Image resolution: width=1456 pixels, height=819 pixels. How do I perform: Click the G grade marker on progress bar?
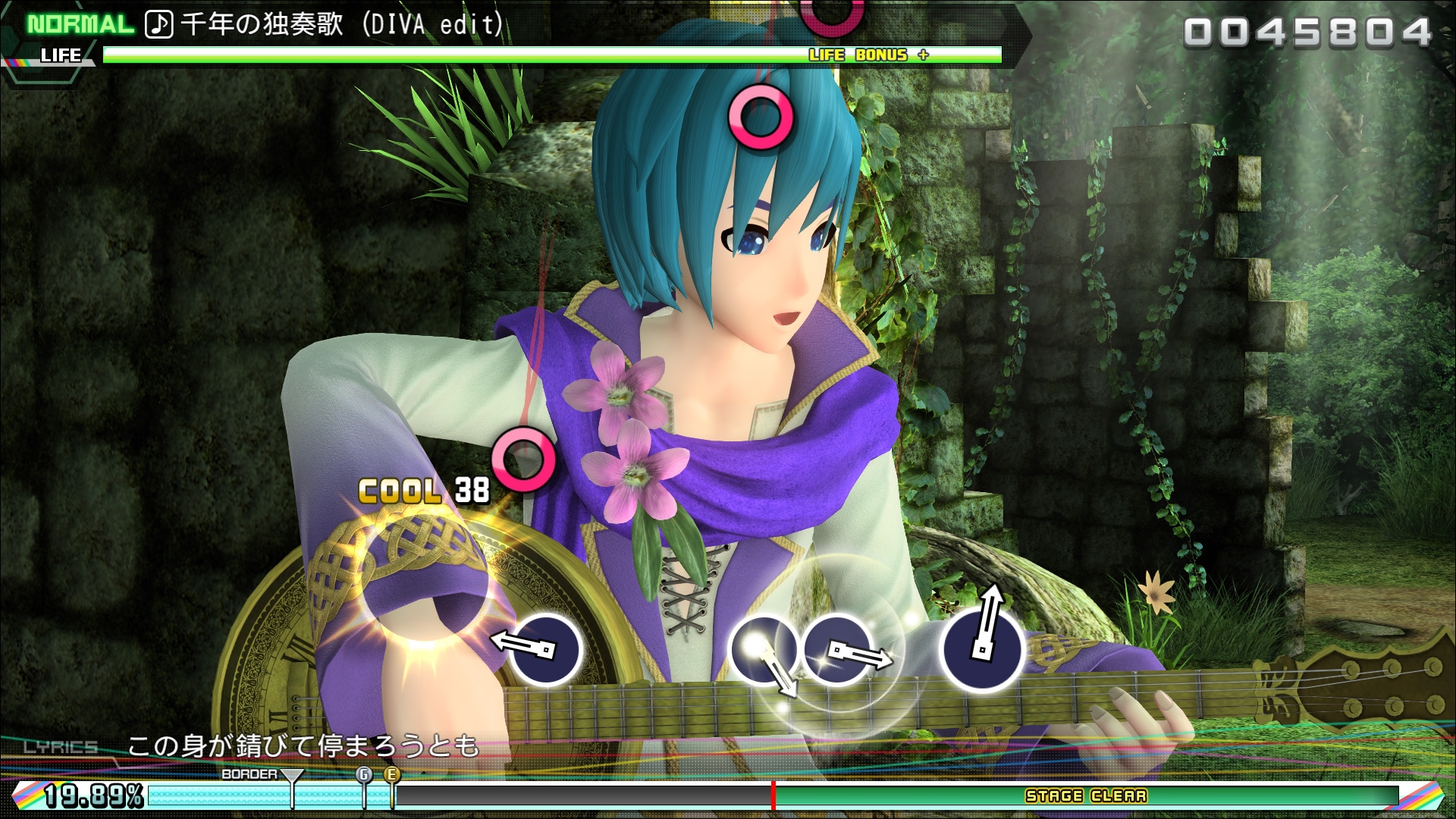click(364, 775)
